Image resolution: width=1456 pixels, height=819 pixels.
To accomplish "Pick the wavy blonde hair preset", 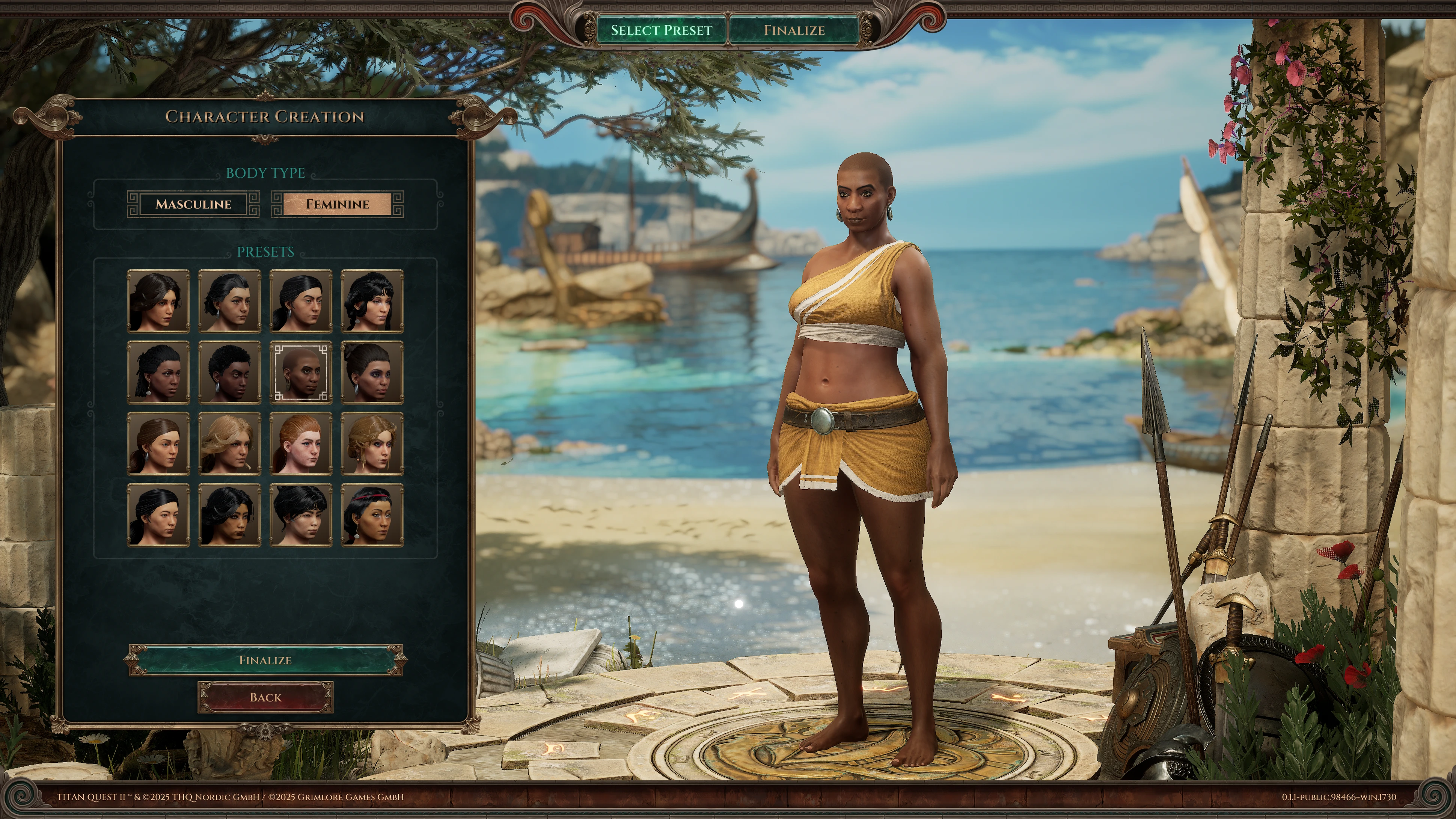I will pyautogui.click(x=229, y=444).
